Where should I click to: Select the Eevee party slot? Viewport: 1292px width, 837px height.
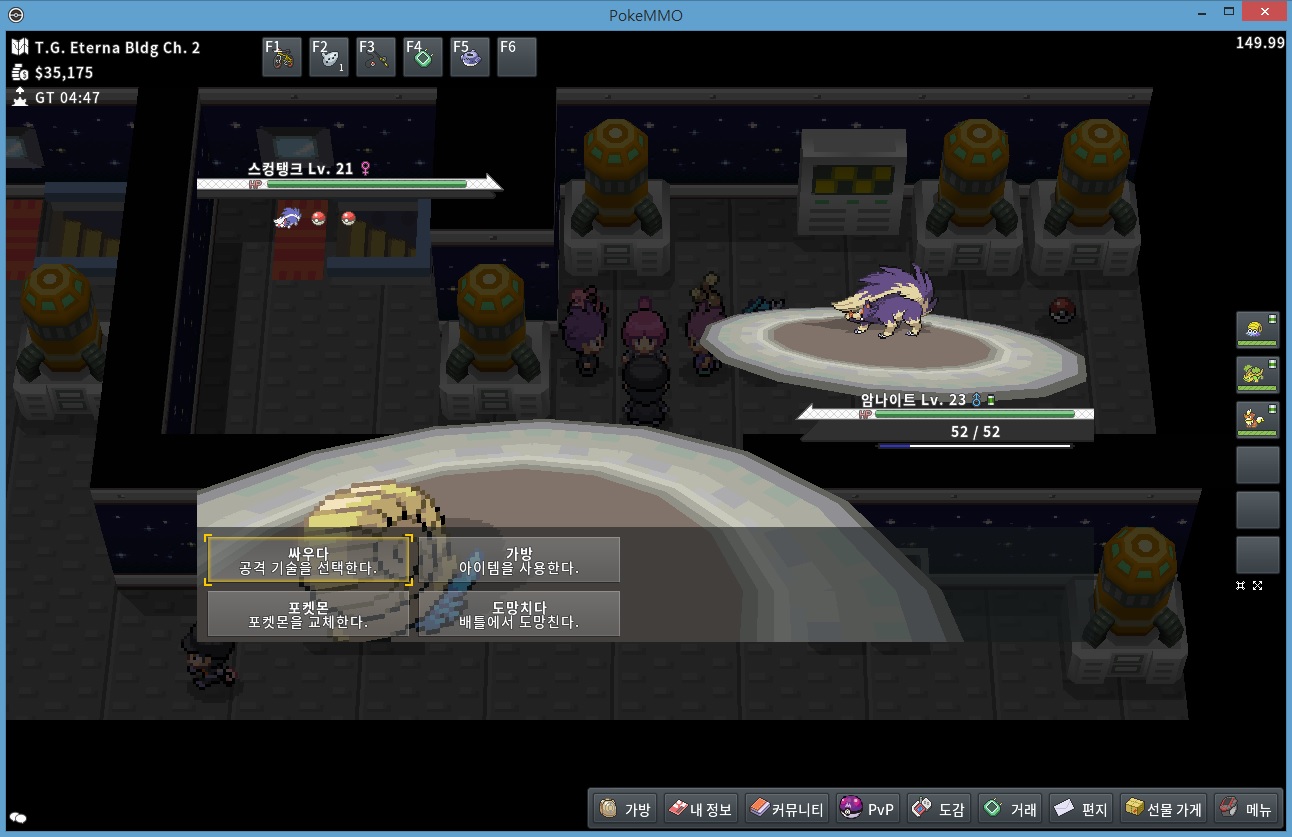pos(1257,420)
